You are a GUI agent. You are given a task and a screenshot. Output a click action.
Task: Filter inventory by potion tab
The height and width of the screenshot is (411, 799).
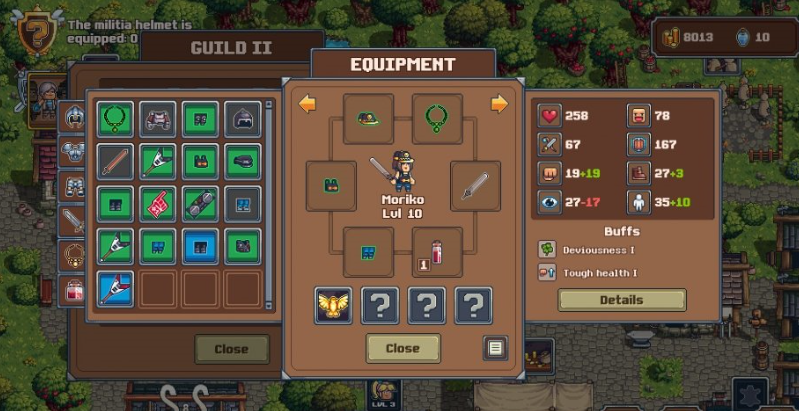click(74, 290)
